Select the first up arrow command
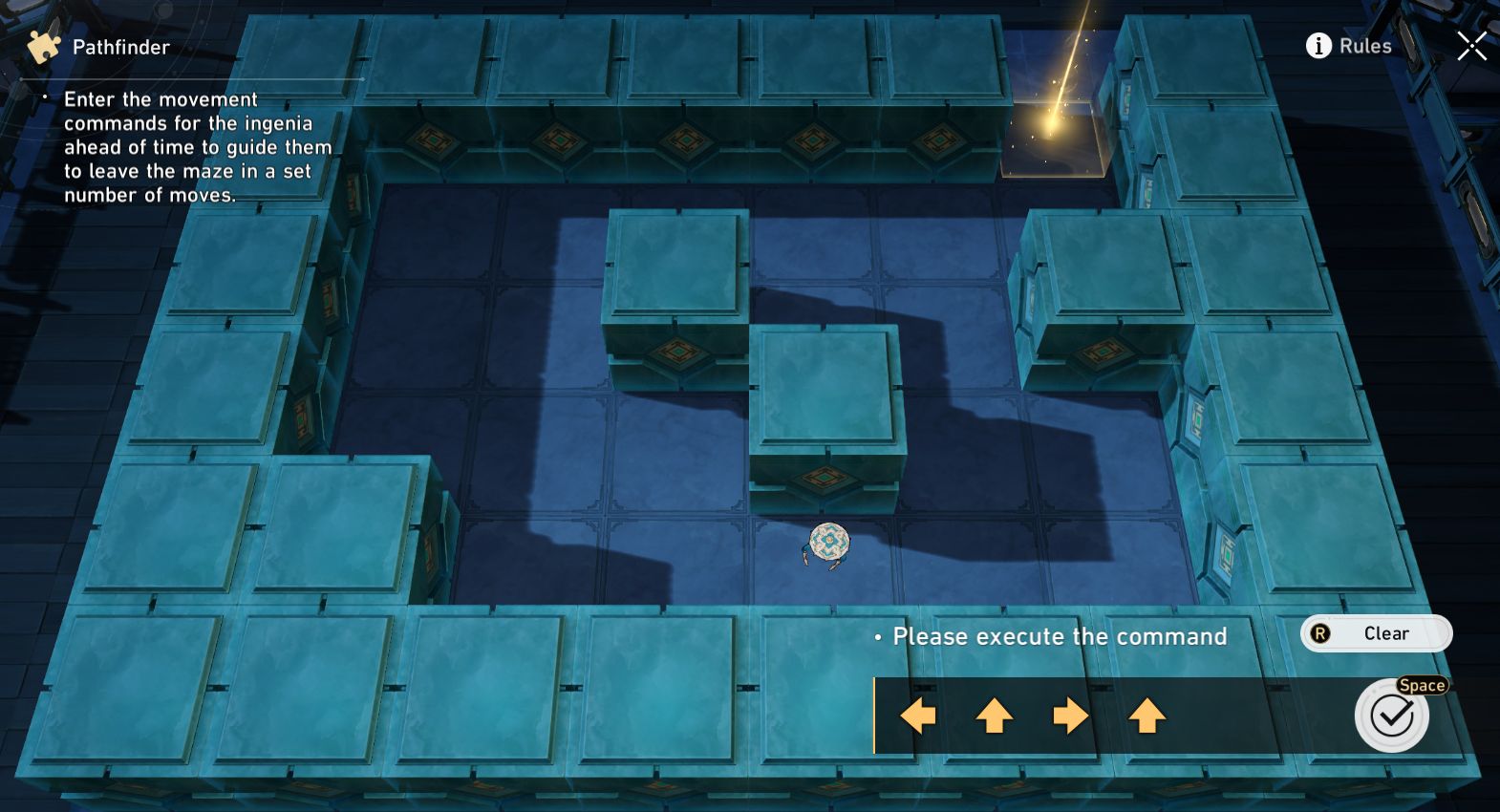The image size is (1500, 812). pos(993,715)
